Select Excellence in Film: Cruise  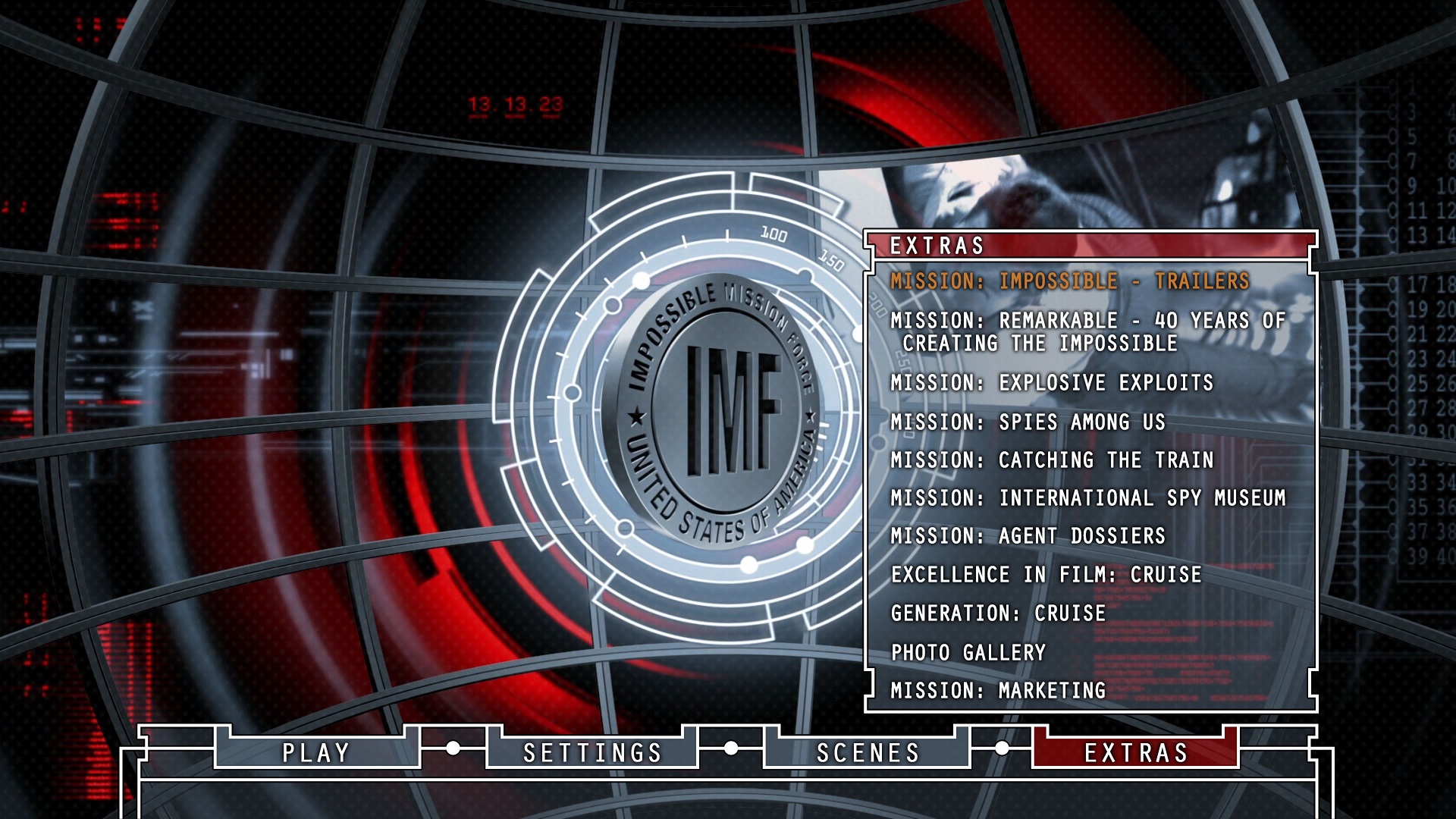pos(1046,575)
